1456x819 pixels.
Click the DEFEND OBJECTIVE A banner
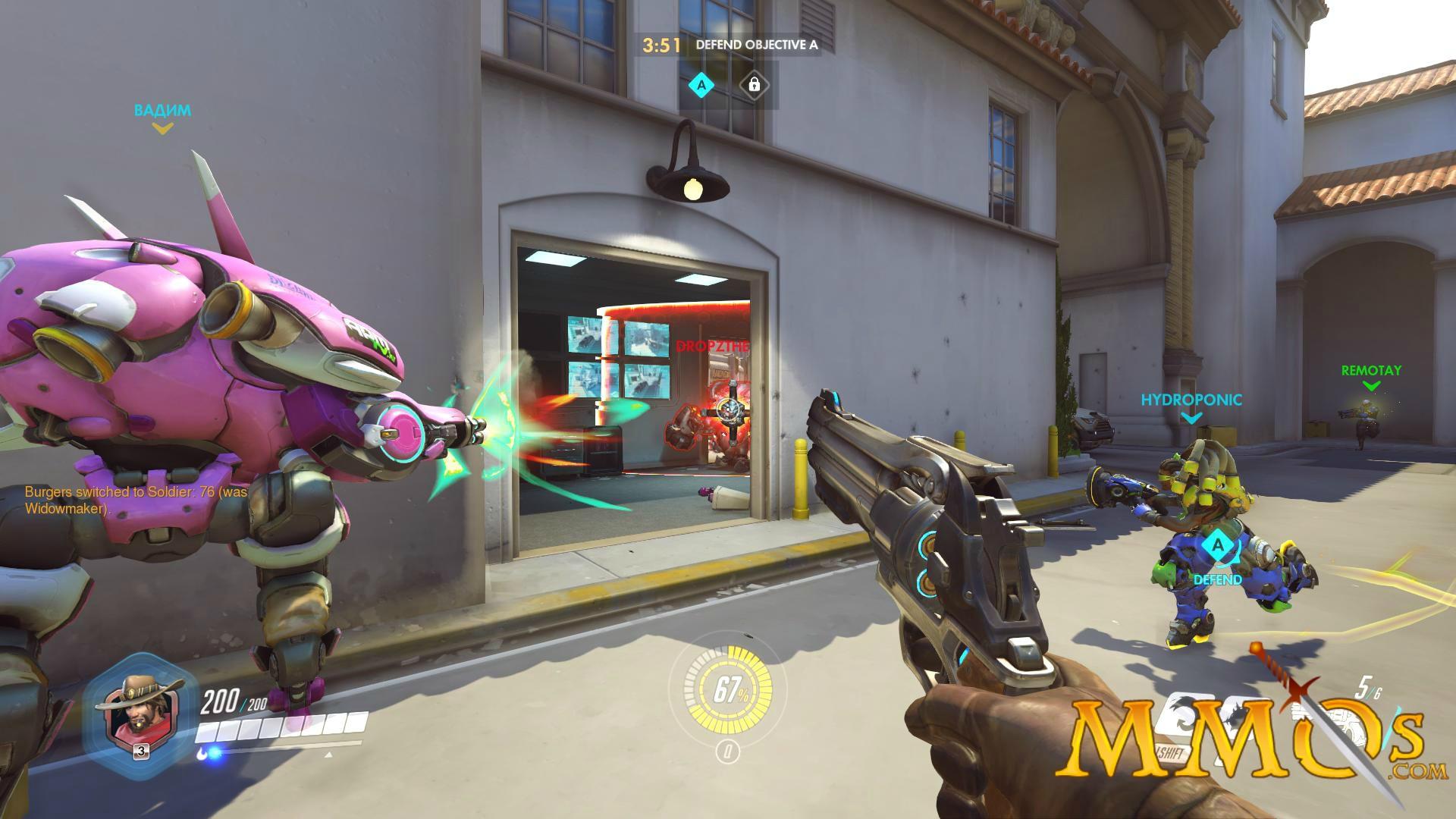click(755, 45)
